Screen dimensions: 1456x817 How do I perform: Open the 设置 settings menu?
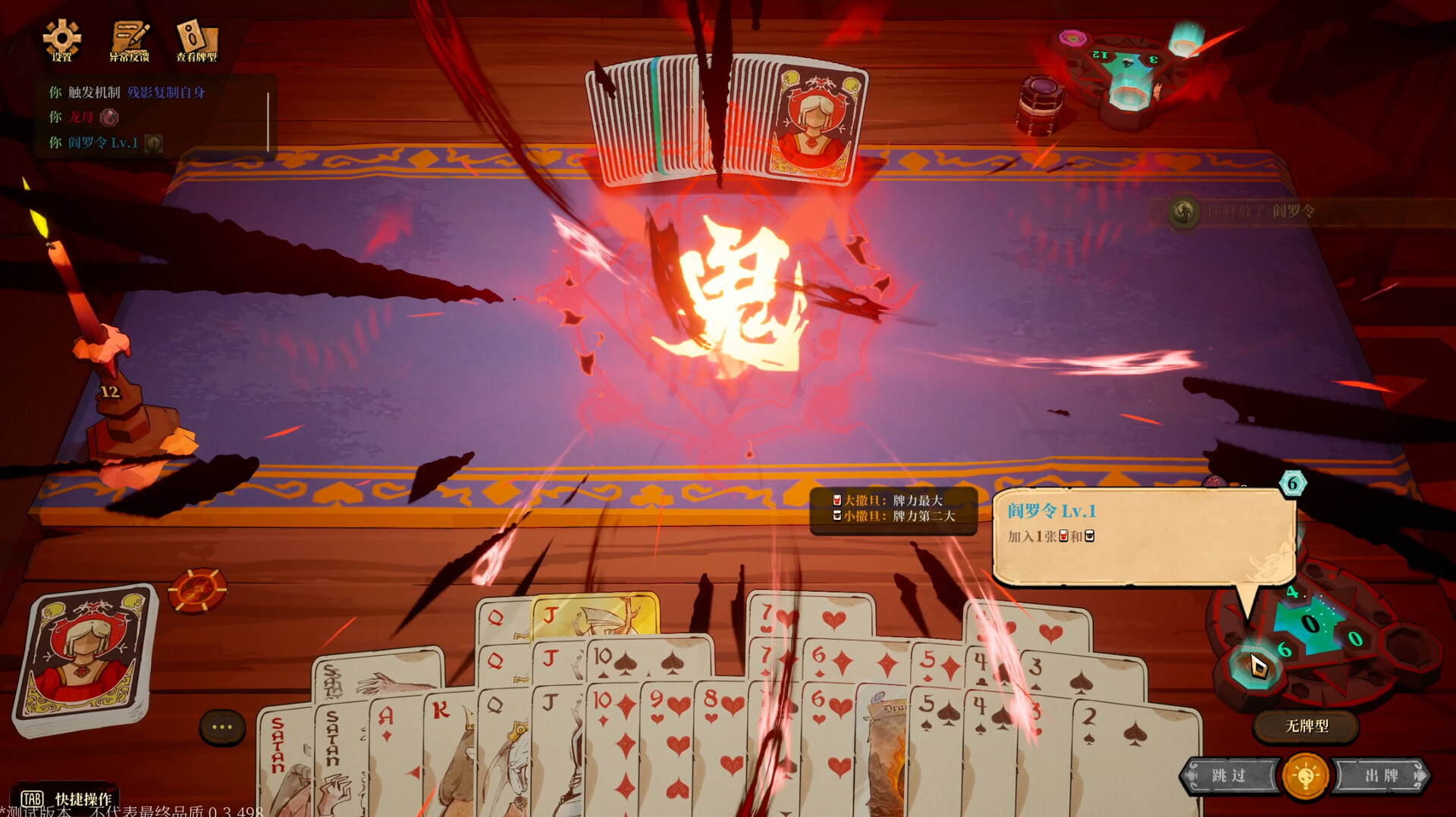coord(61,38)
